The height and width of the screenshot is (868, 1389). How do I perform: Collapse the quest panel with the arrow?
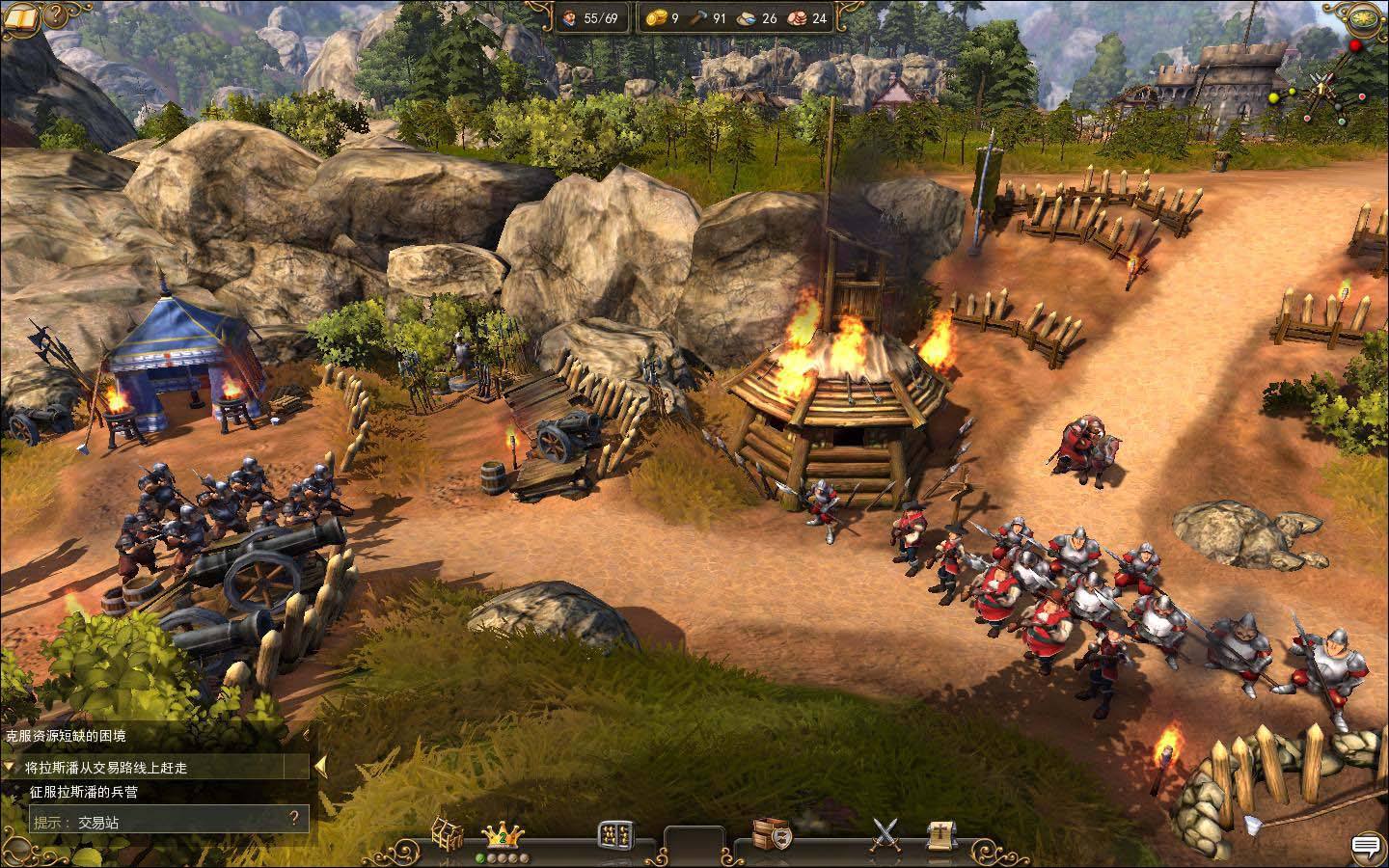tap(320, 767)
